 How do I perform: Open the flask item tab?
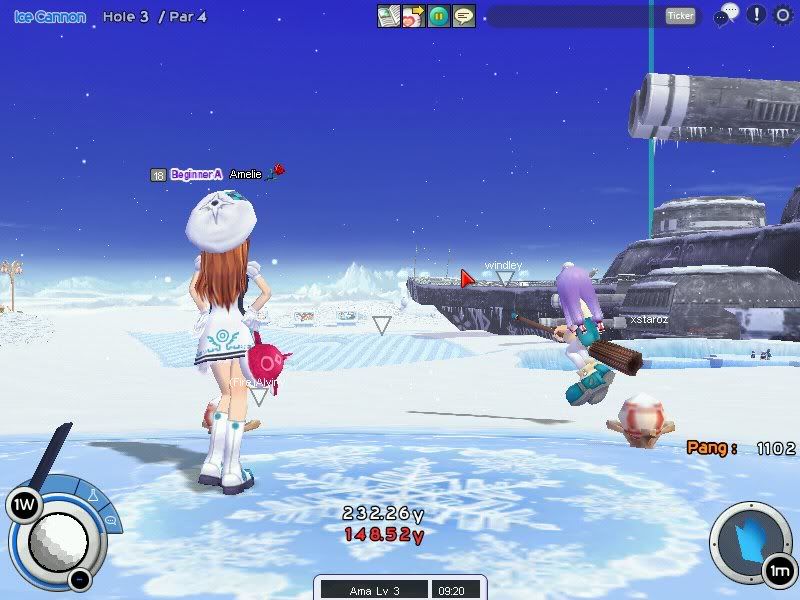[91, 495]
